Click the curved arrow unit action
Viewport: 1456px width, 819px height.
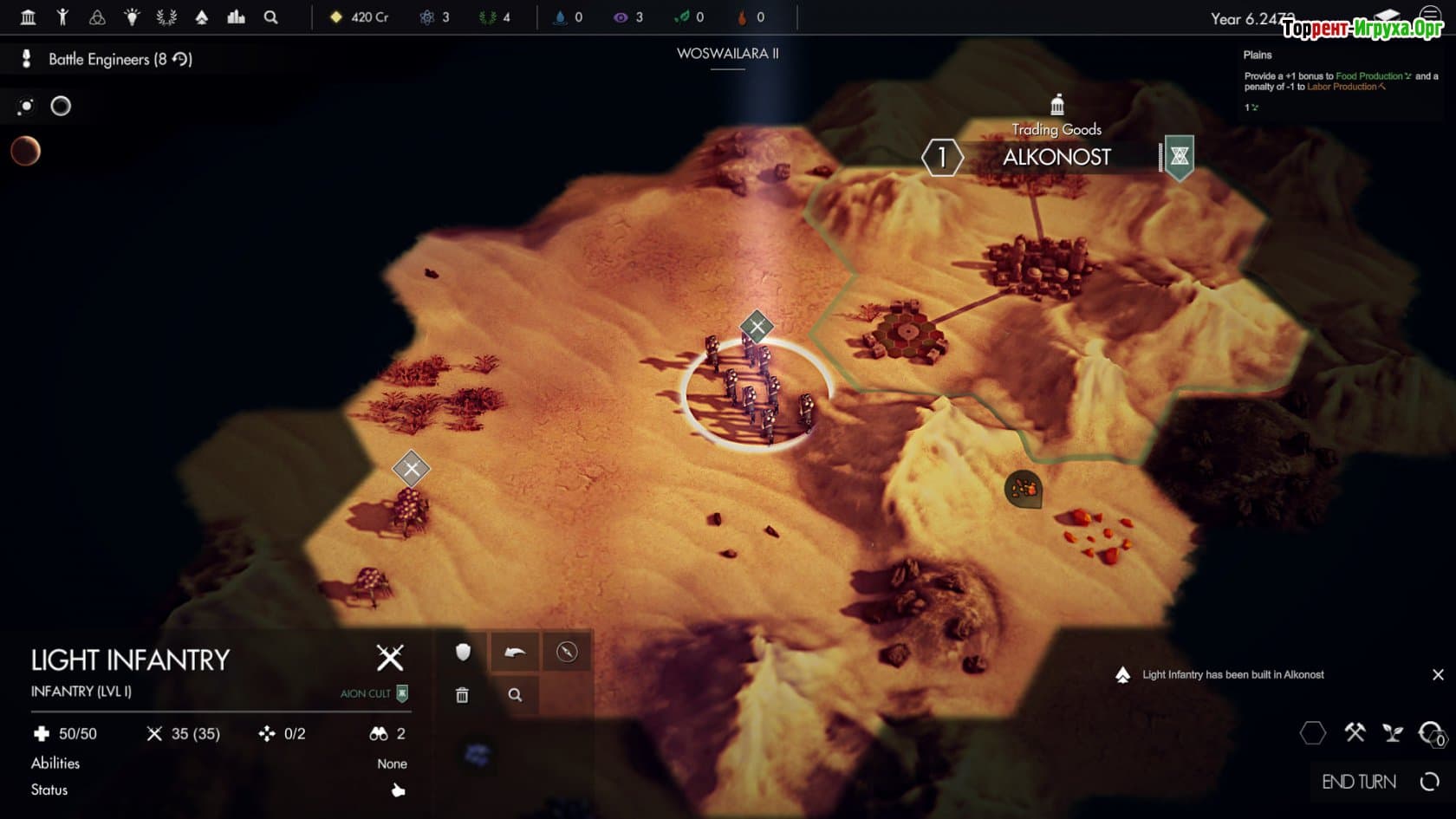(x=515, y=652)
